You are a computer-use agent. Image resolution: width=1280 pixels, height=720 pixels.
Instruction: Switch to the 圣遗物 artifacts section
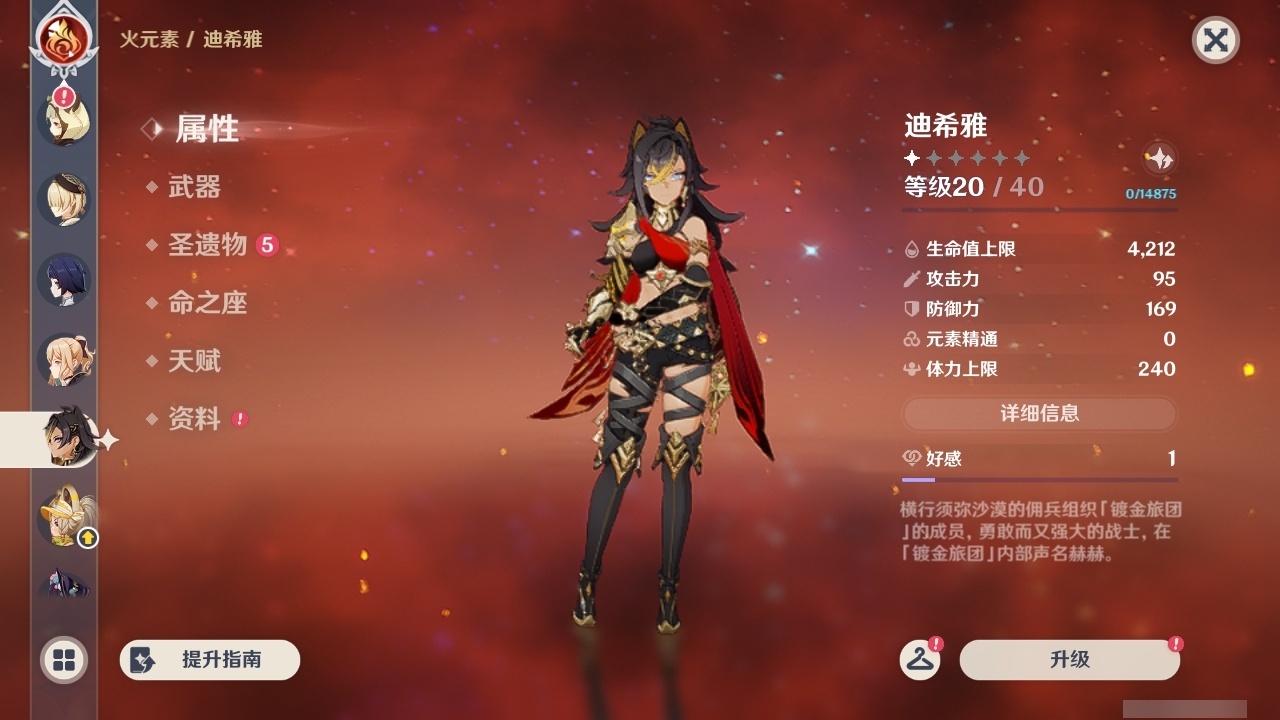[x=203, y=245]
